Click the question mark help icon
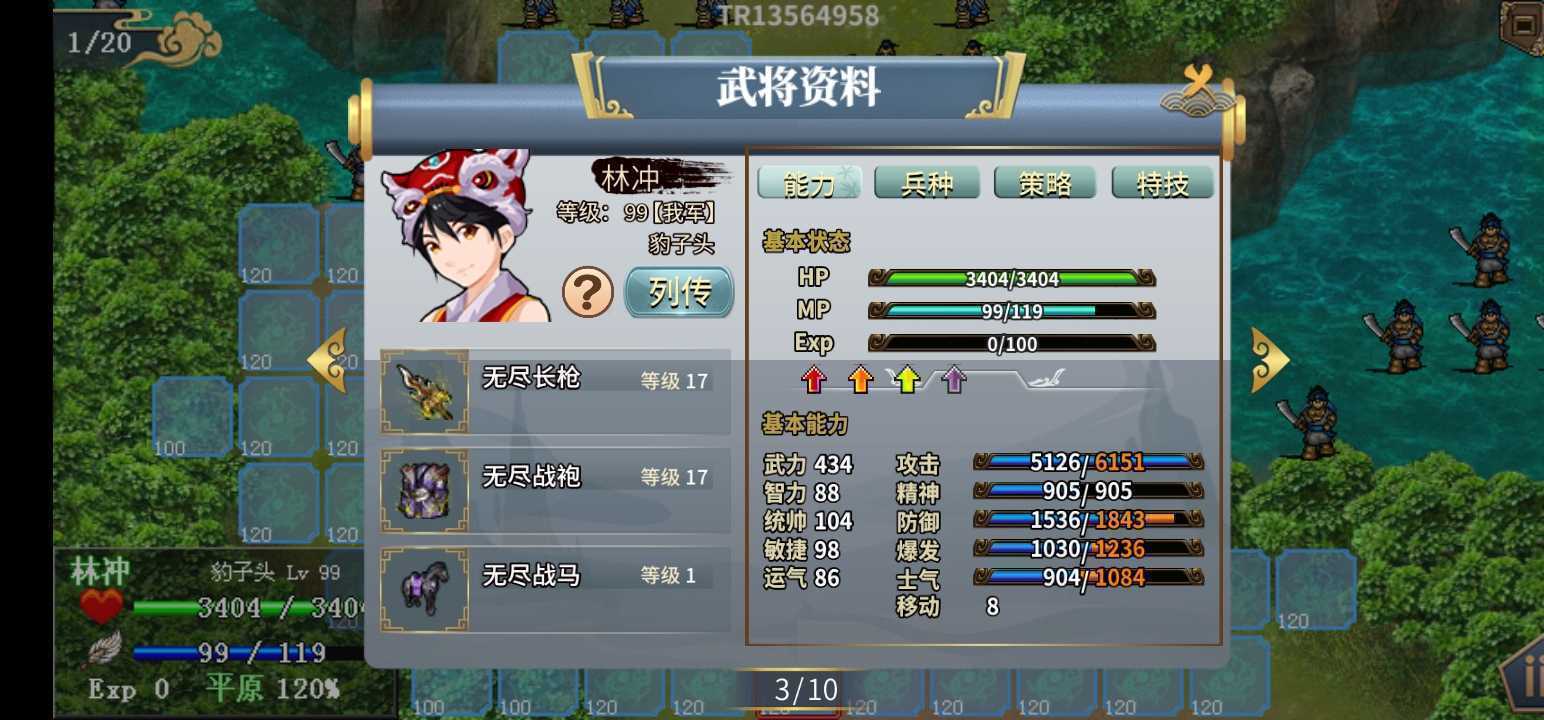 [x=588, y=292]
